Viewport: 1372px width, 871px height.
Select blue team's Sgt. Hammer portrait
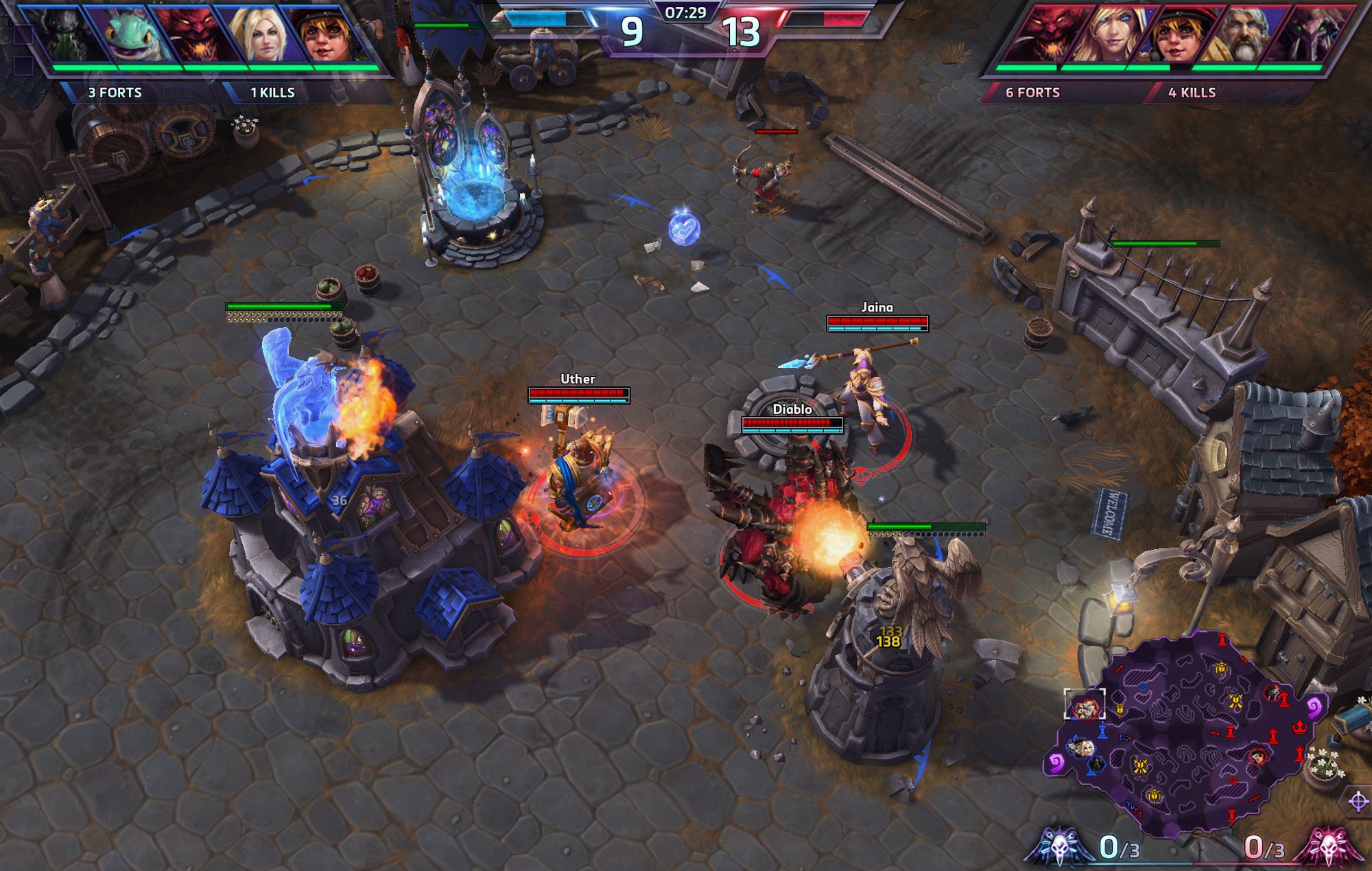tap(324, 36)
